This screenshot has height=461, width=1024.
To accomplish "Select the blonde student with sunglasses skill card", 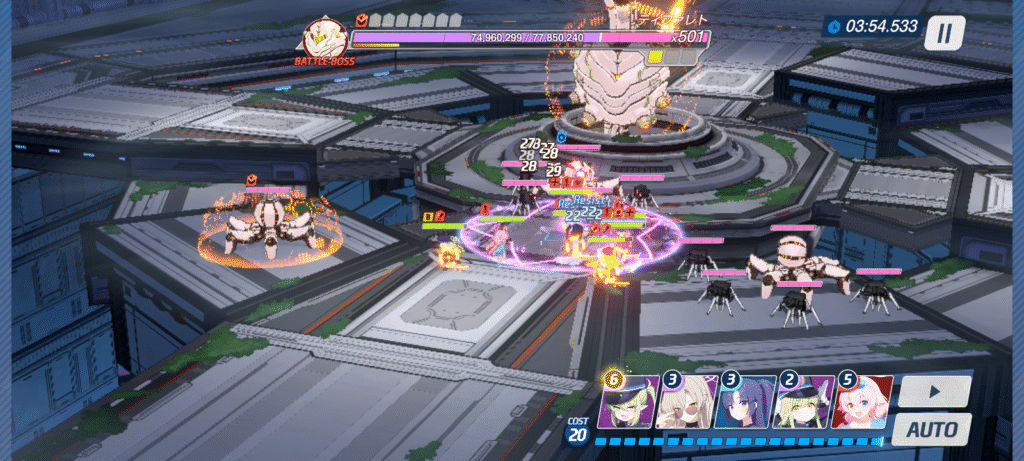I will coord(688,403).
